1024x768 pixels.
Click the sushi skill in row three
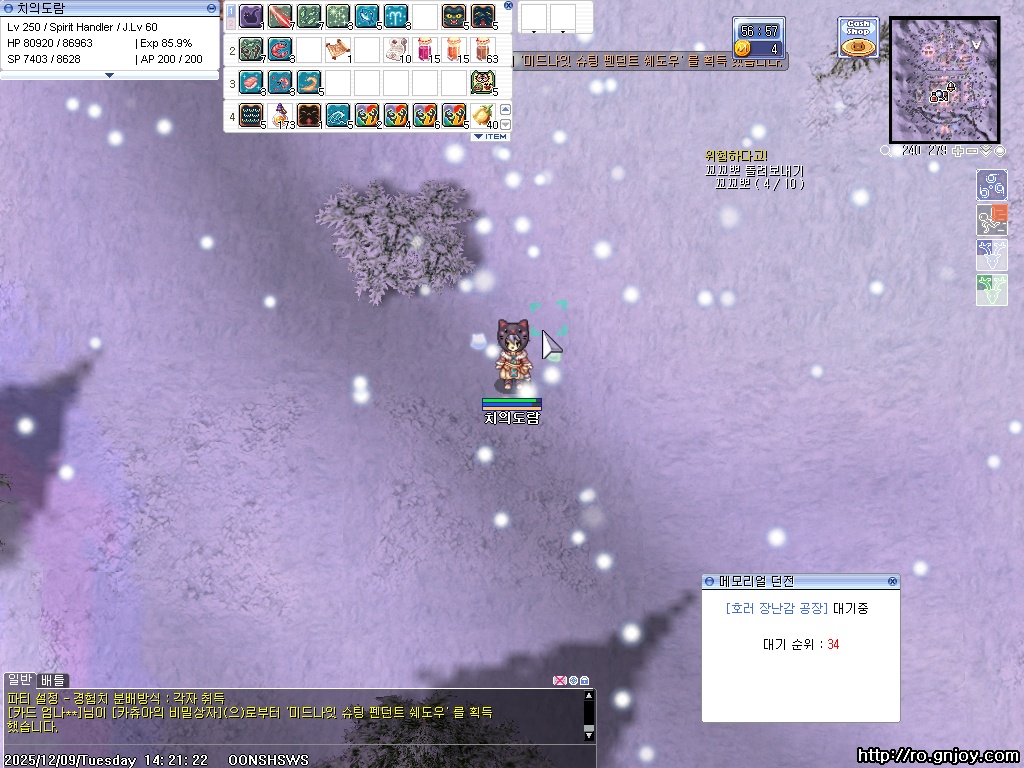(251, 81)
